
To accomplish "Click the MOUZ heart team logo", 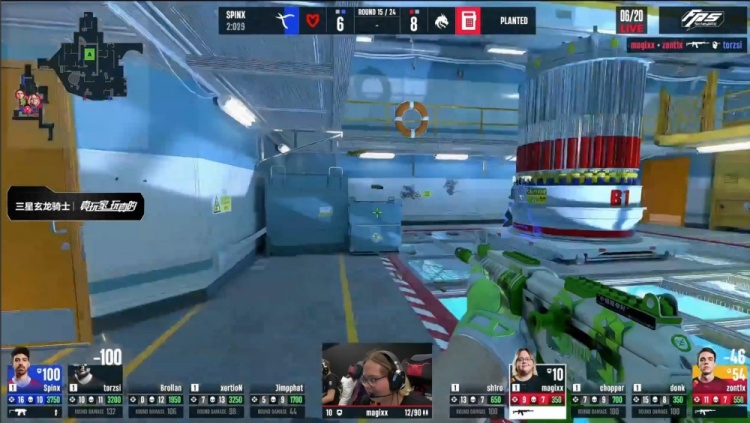I will click(x=314, y=21).
